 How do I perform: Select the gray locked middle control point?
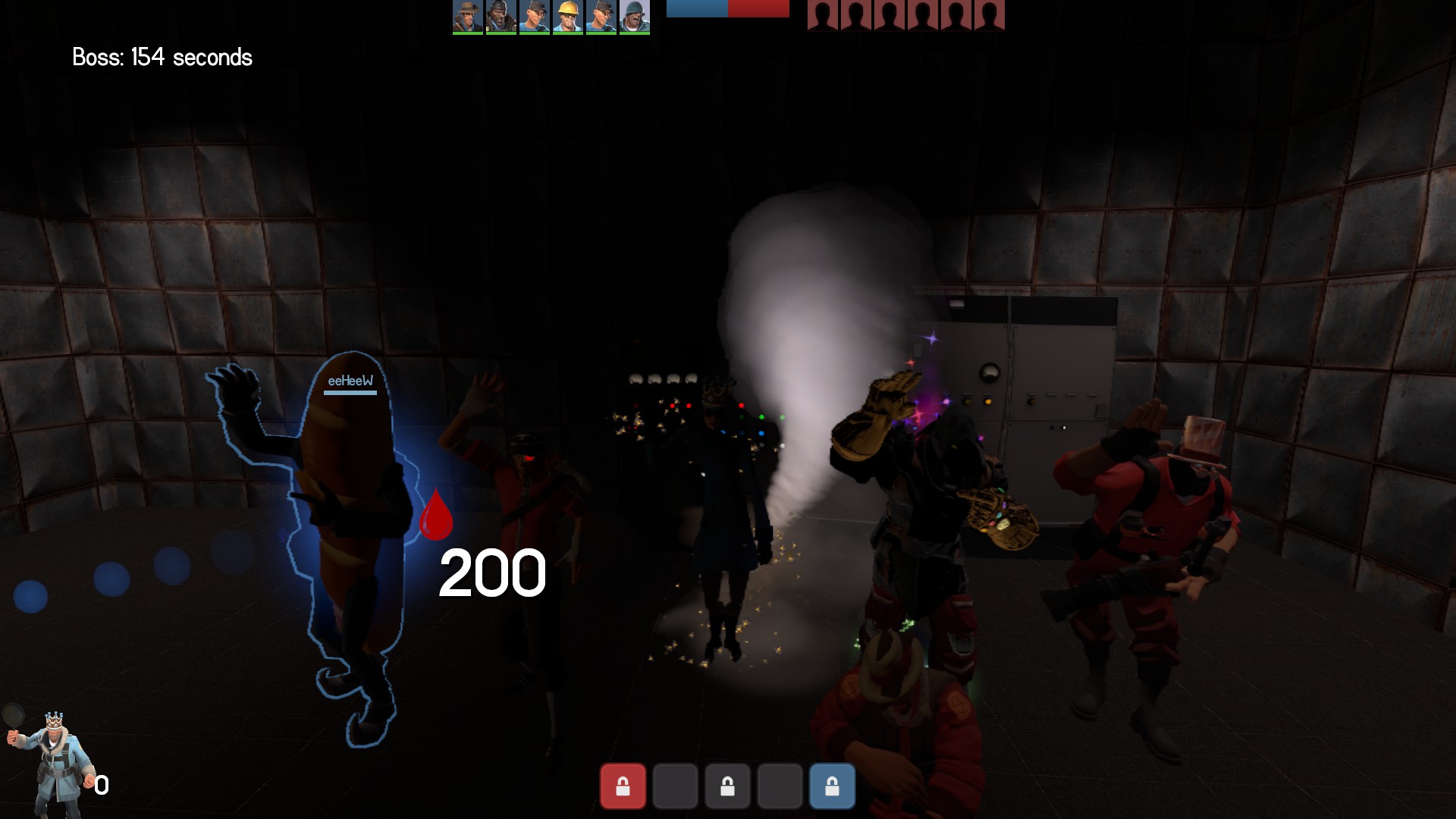(x=727, y=786)
